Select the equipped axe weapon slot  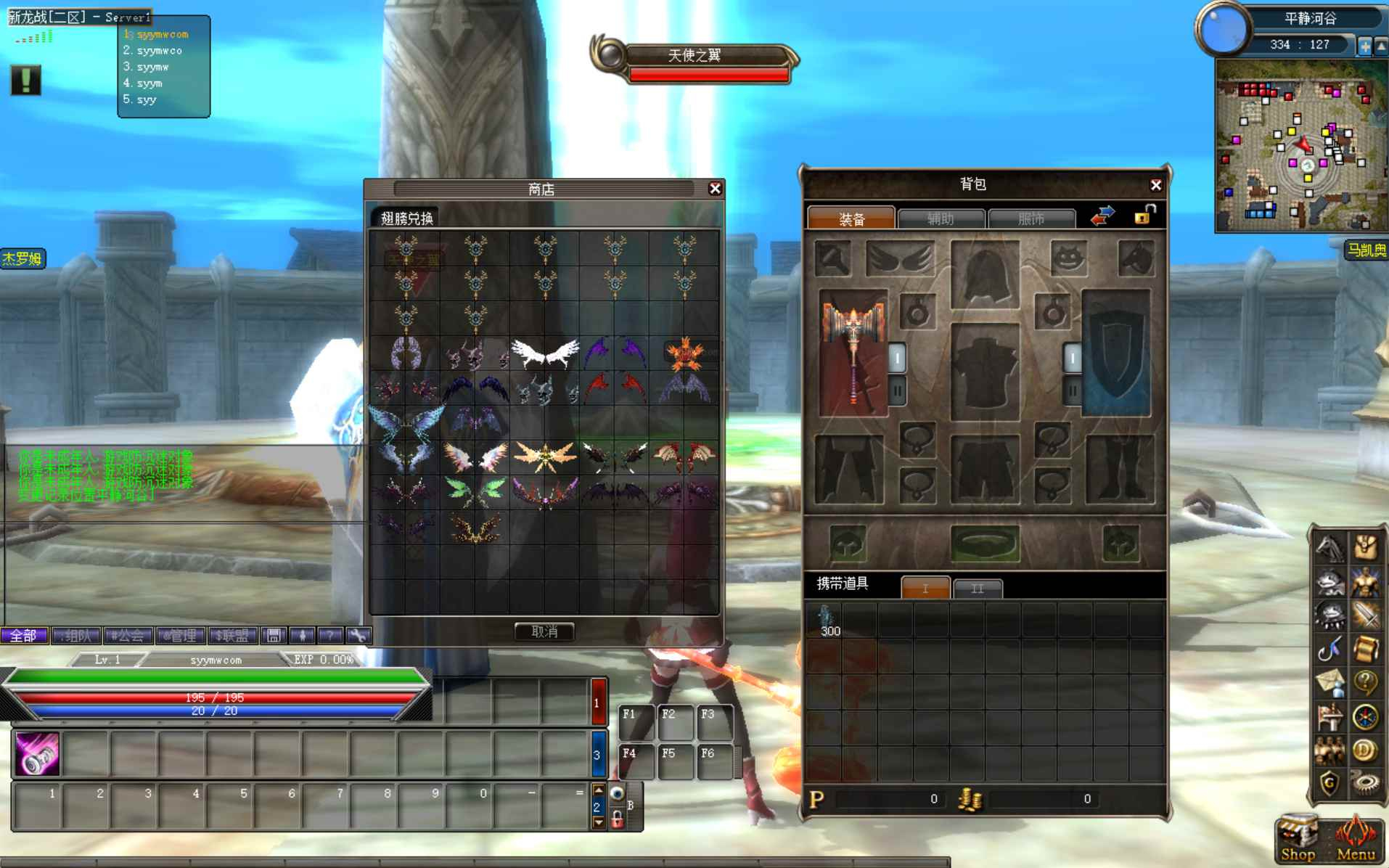pyautogui.click(x=853, y=352)
